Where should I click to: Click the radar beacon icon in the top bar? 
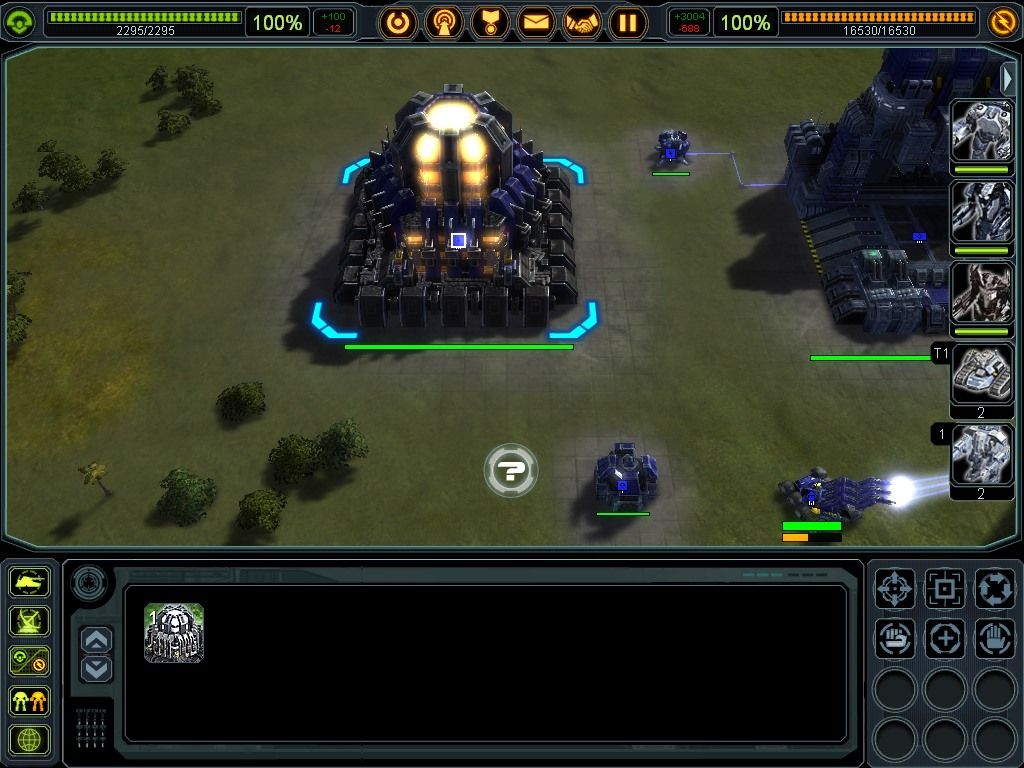coord(444,22)
